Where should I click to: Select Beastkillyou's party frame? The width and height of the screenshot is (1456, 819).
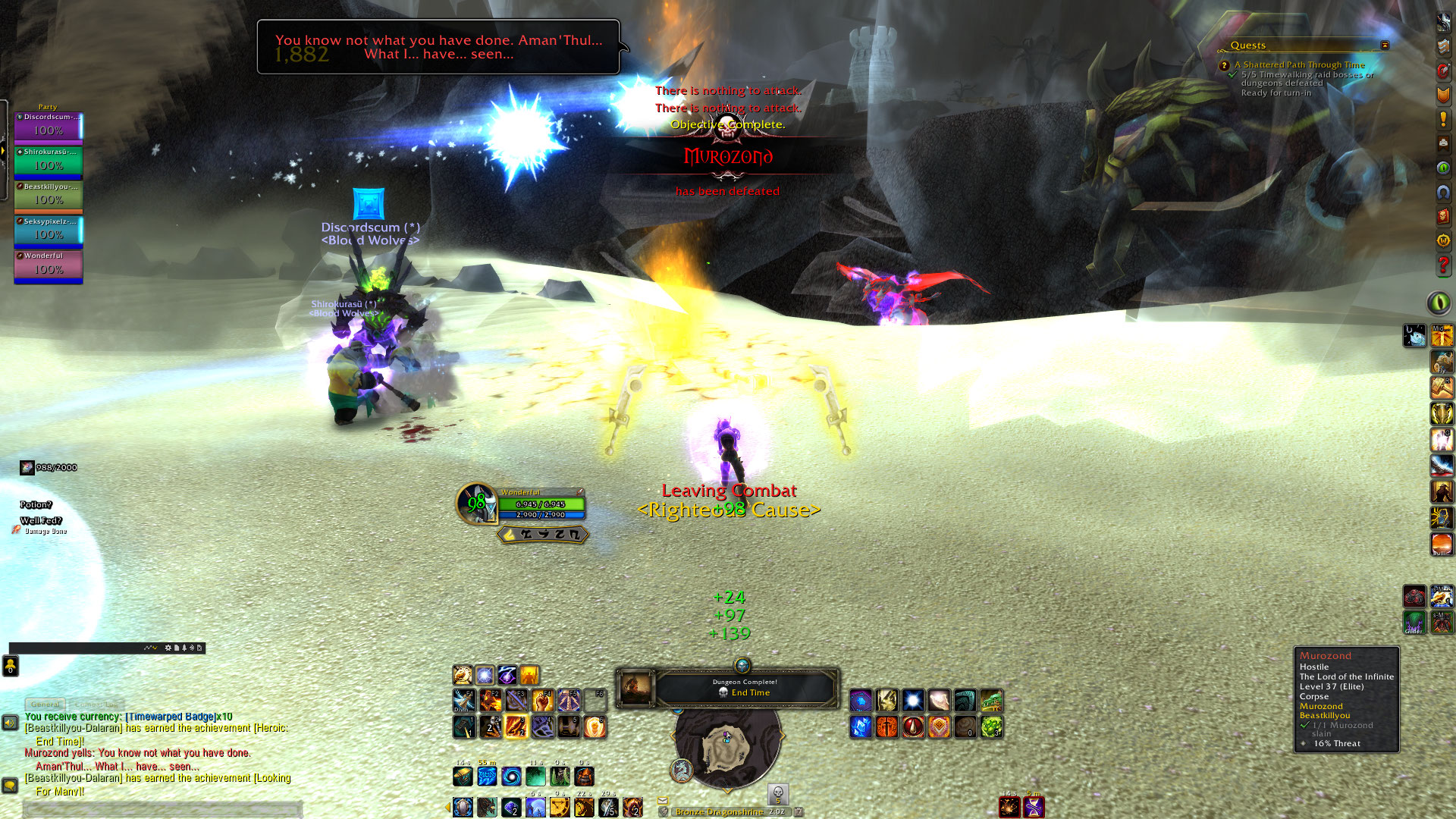click(x=49, y=196)
